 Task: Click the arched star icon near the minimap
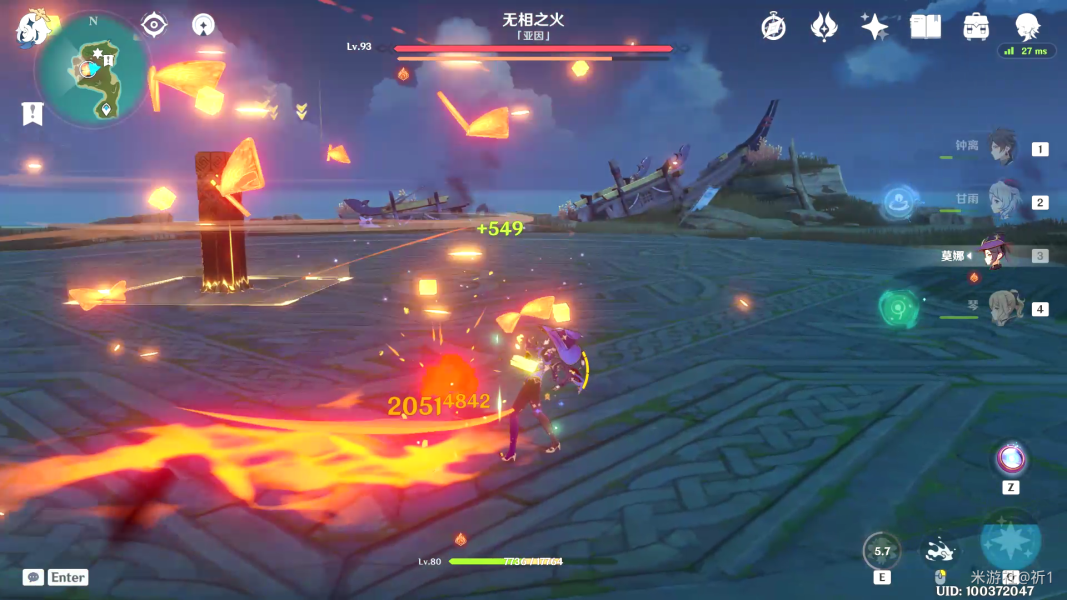click(203, 24)
